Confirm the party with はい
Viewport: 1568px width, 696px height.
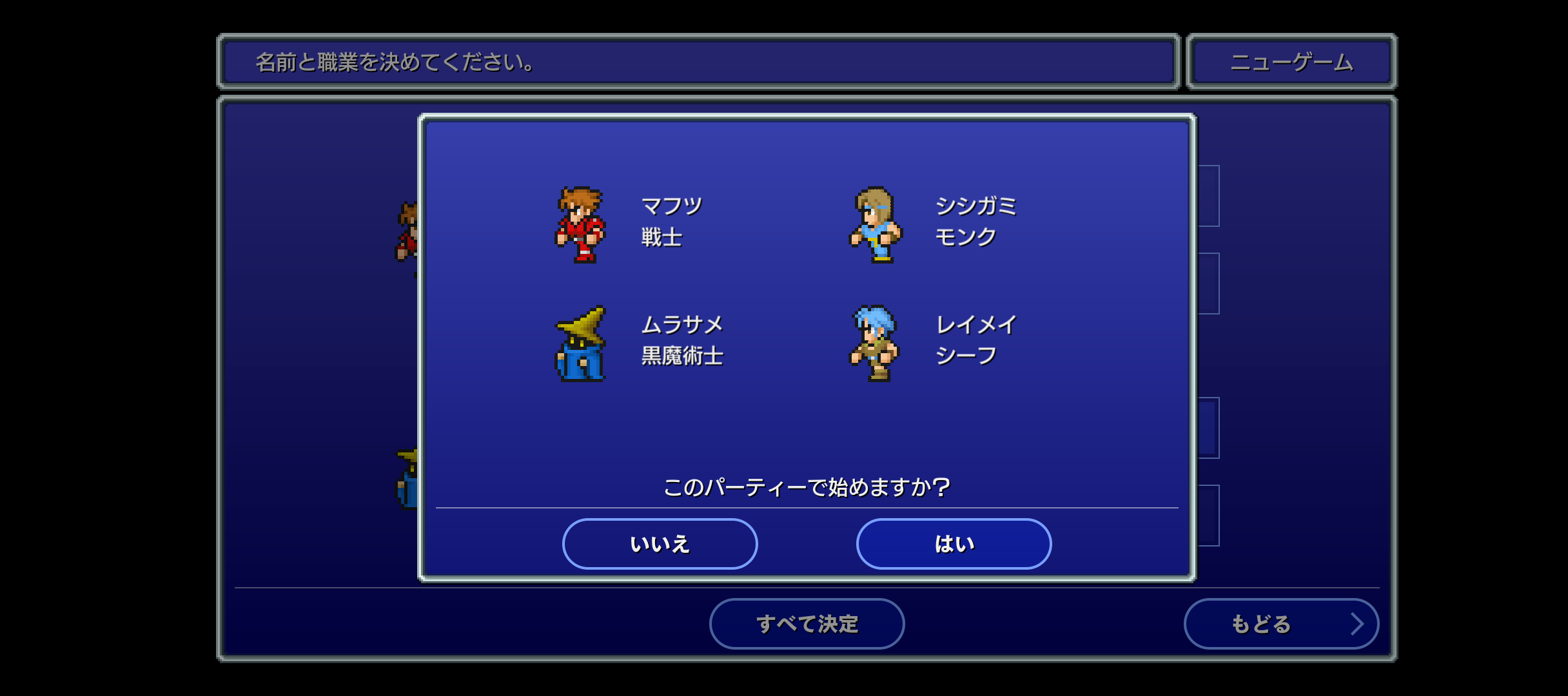tap(954, 544)
